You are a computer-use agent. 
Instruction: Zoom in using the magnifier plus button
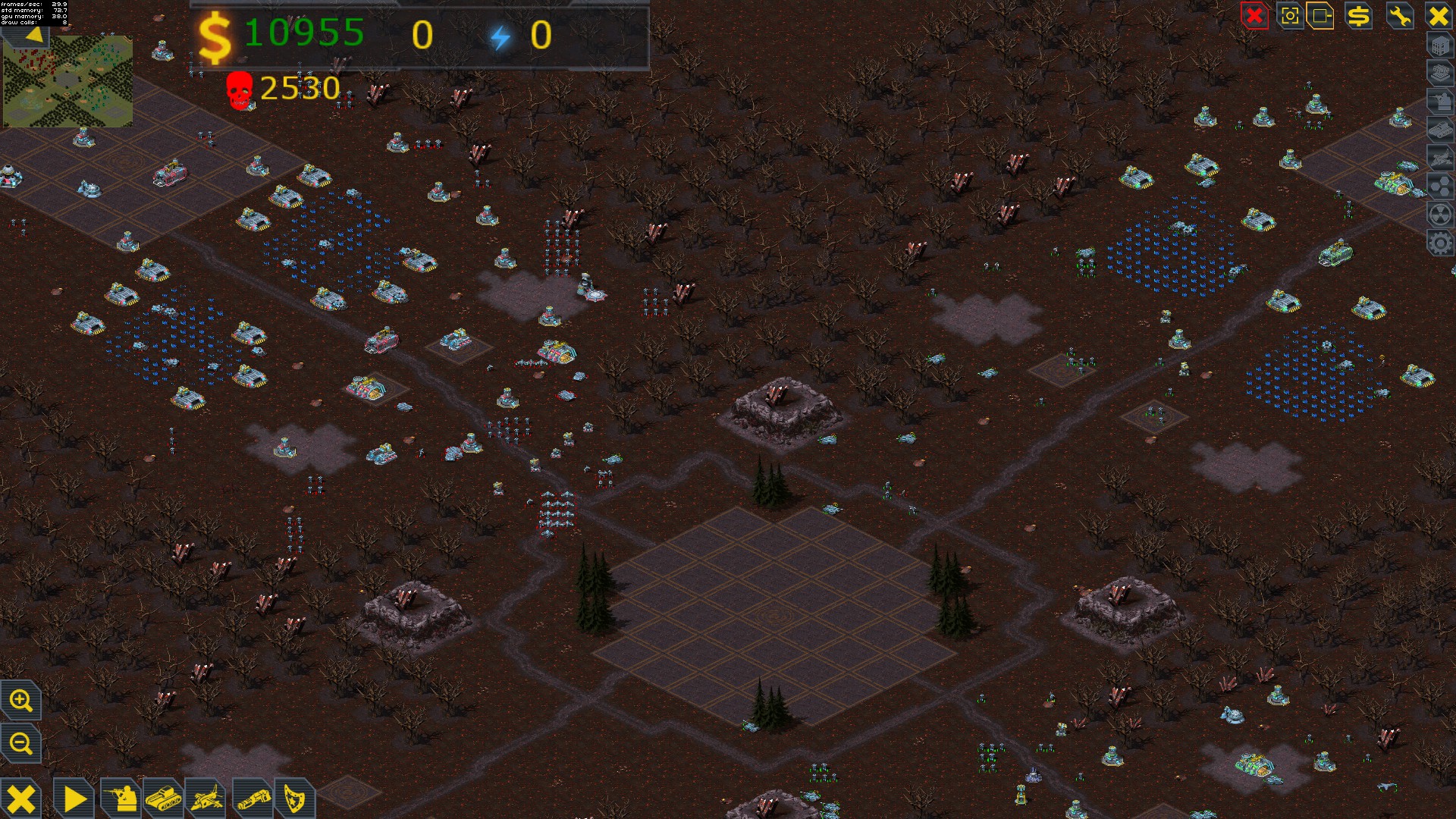[x=22, y=701]
